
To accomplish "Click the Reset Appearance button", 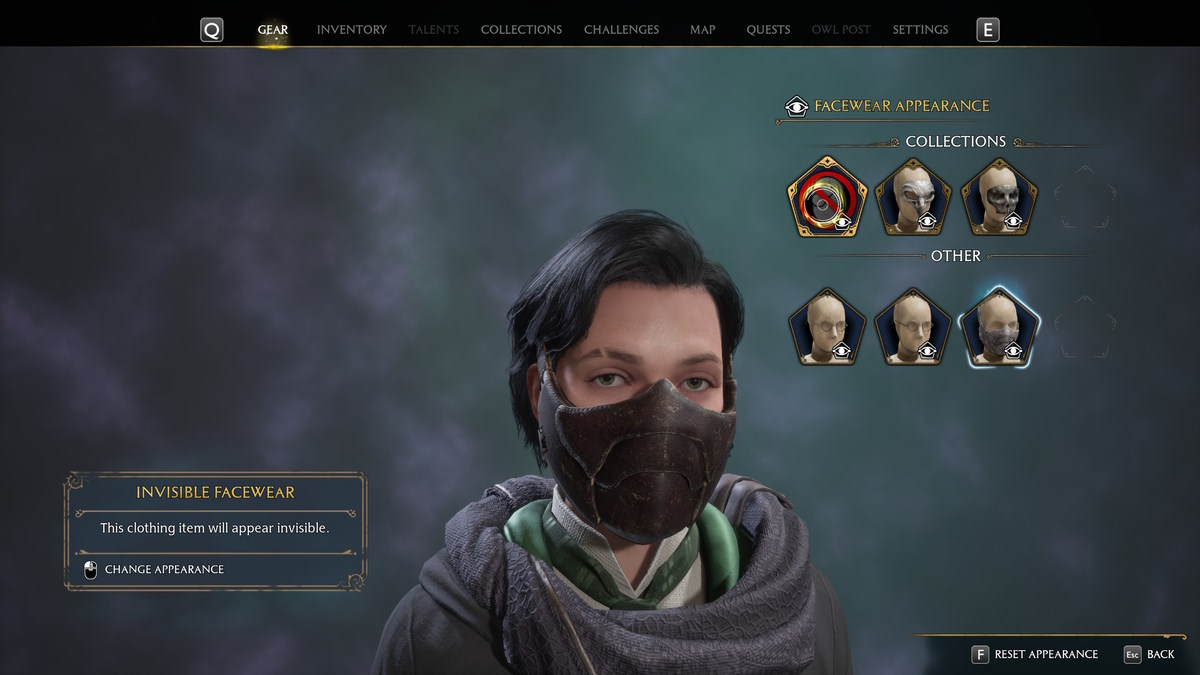I will (x=1035, y=654).
